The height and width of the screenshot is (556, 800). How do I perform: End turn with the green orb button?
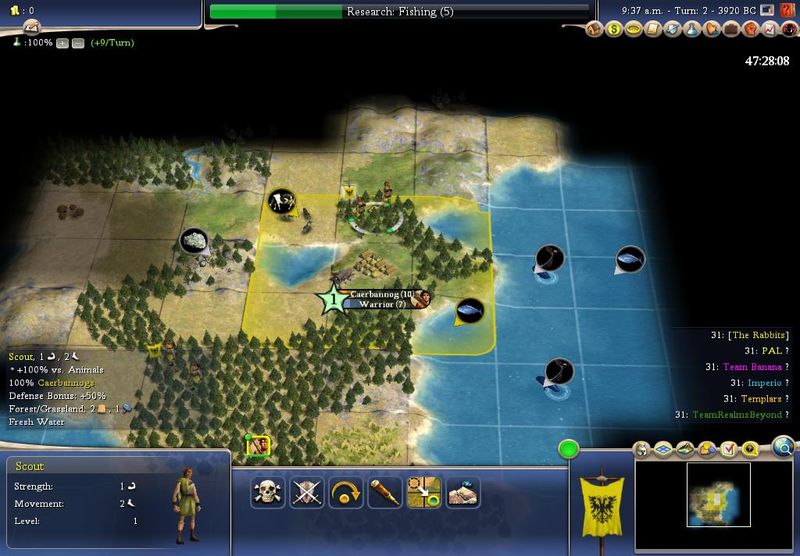569,449
